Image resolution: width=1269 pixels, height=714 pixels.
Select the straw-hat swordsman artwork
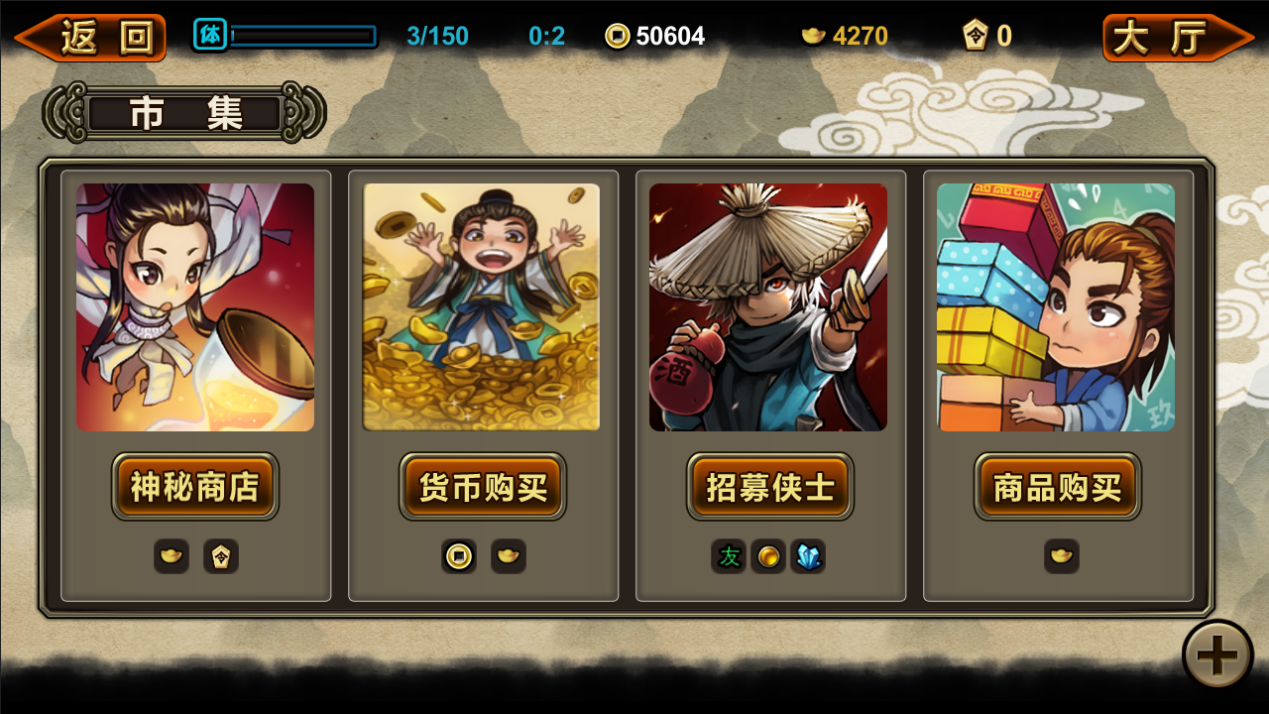[768, 307]
